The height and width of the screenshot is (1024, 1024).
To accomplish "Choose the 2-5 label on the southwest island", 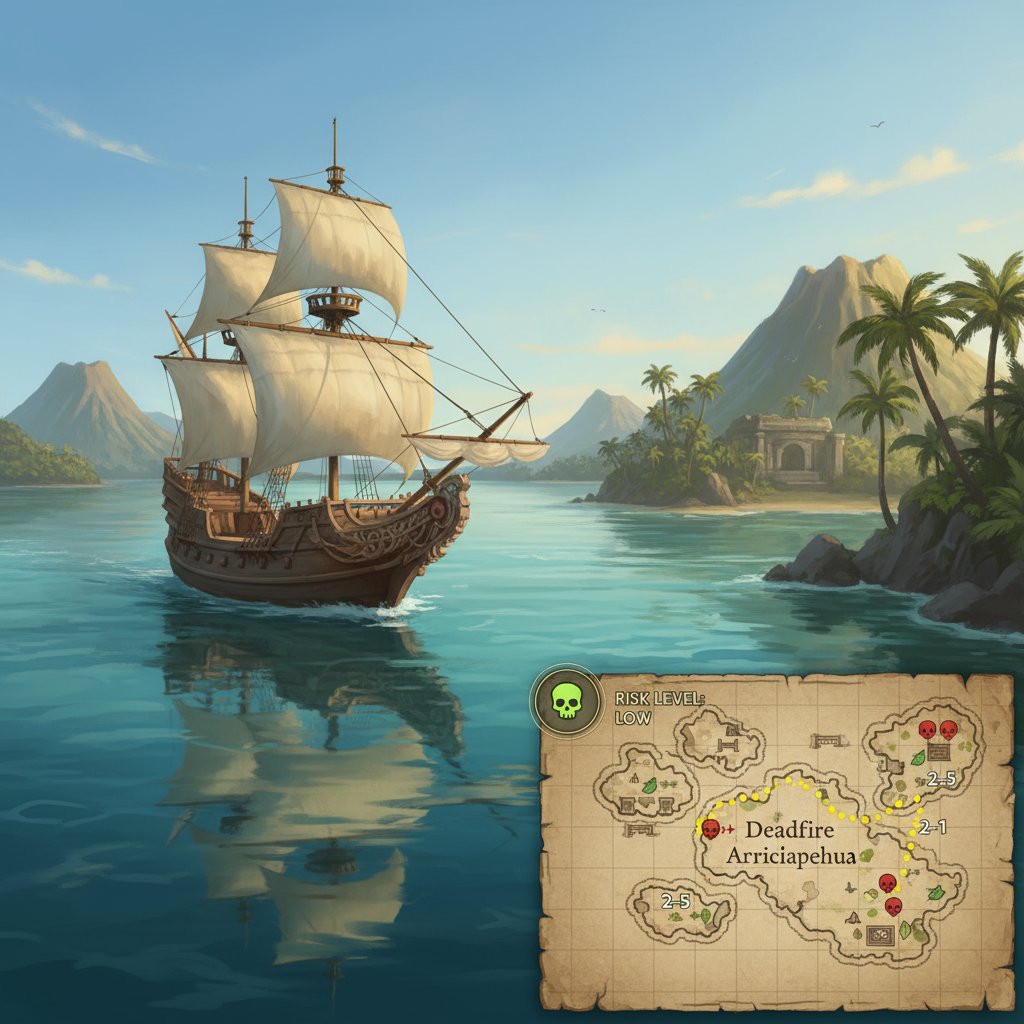I will point(676,901).
